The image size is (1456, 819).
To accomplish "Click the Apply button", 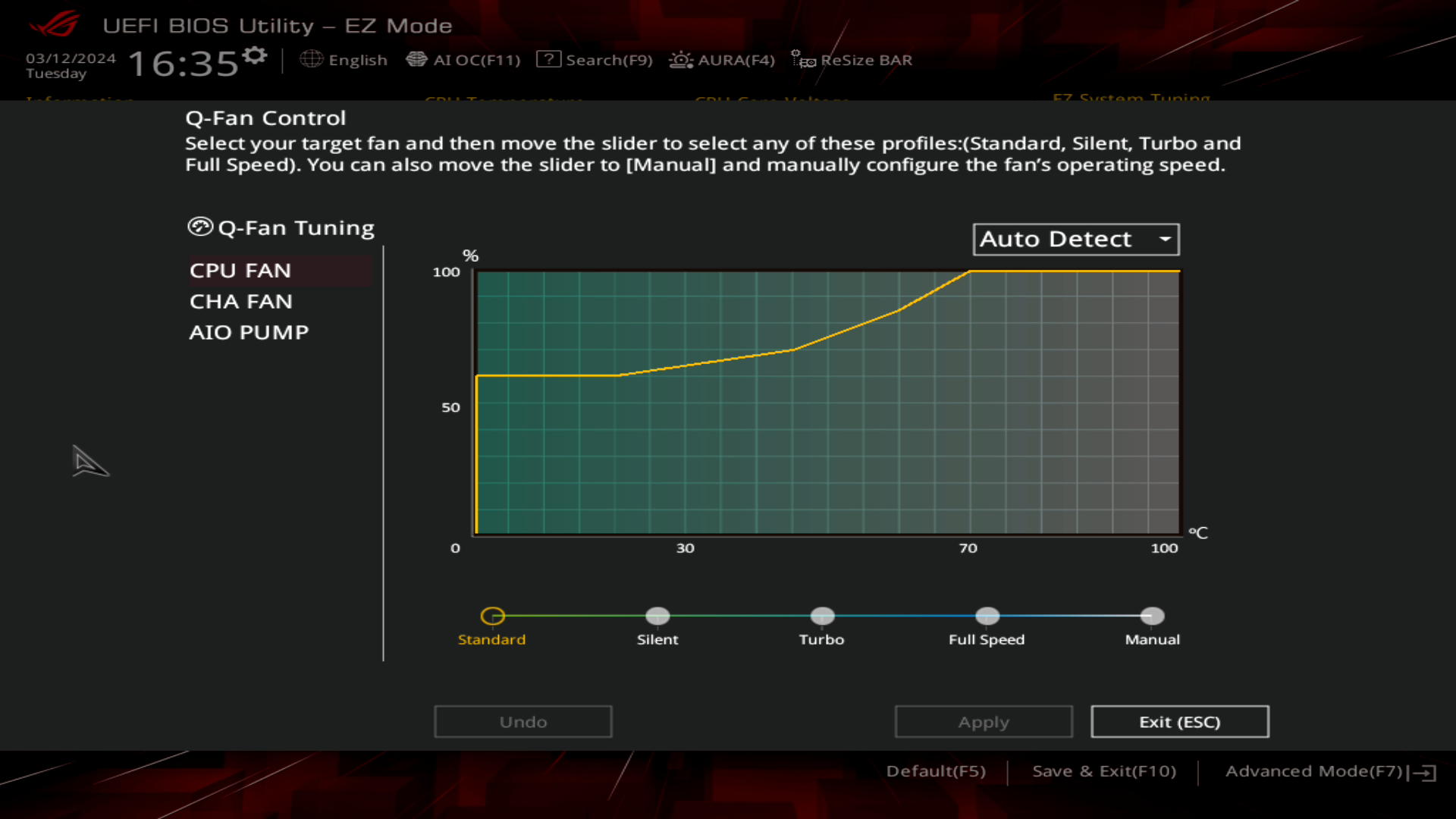I will (x=983, y=721).
